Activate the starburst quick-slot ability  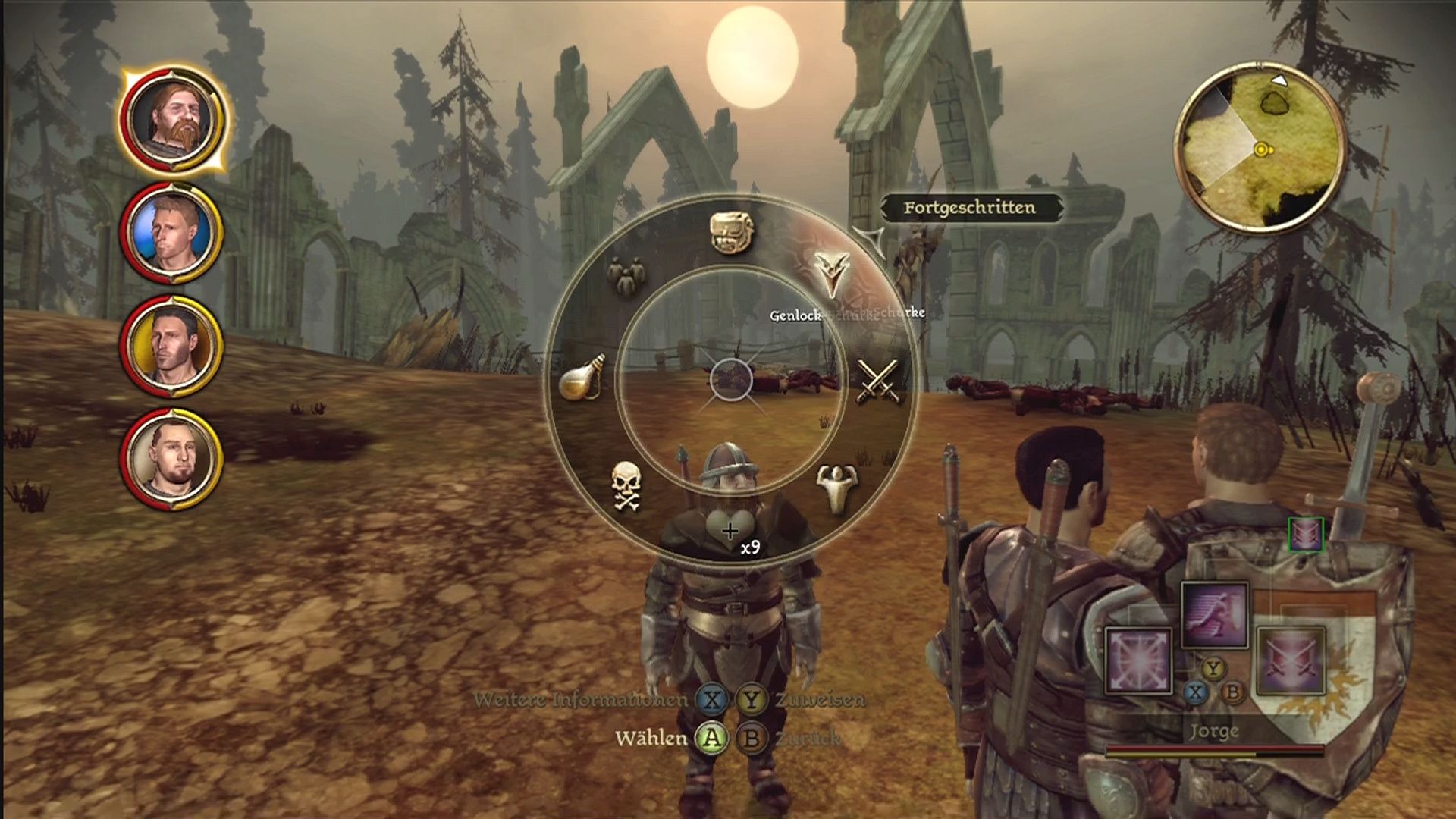coord(1138,661)
